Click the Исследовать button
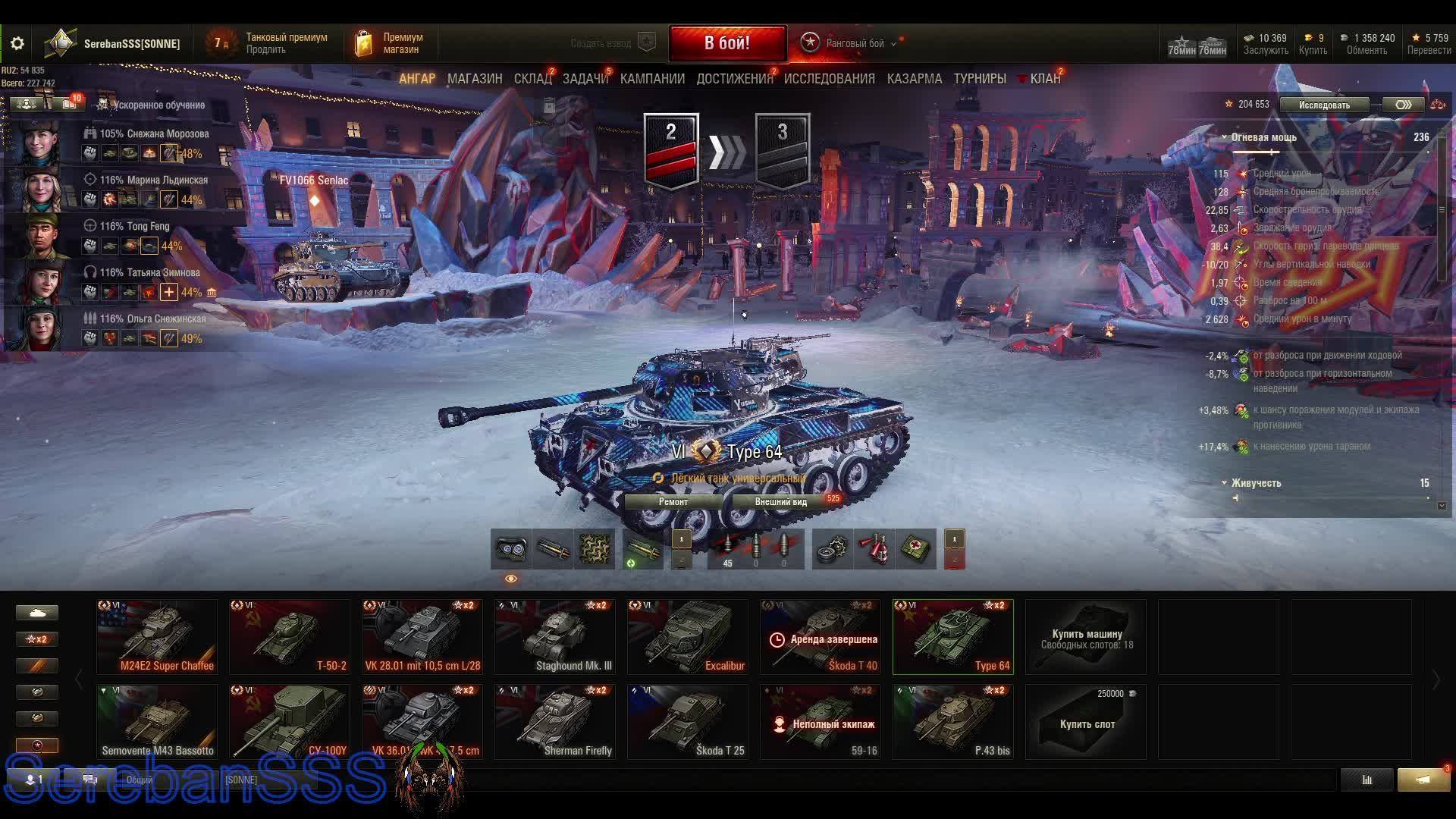Viewport: 1456px width, 819px height. (x=1324, y=105)
